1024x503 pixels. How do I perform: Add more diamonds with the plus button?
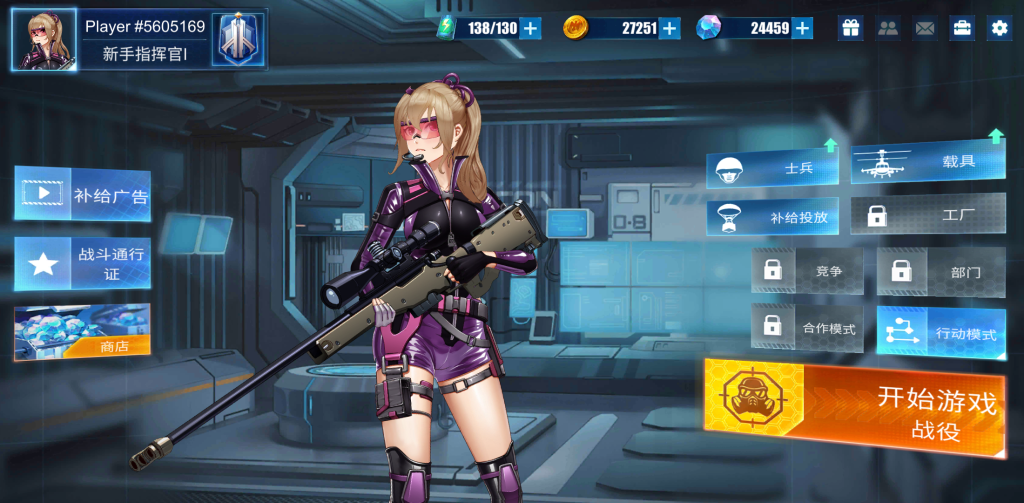click(802, 28)
